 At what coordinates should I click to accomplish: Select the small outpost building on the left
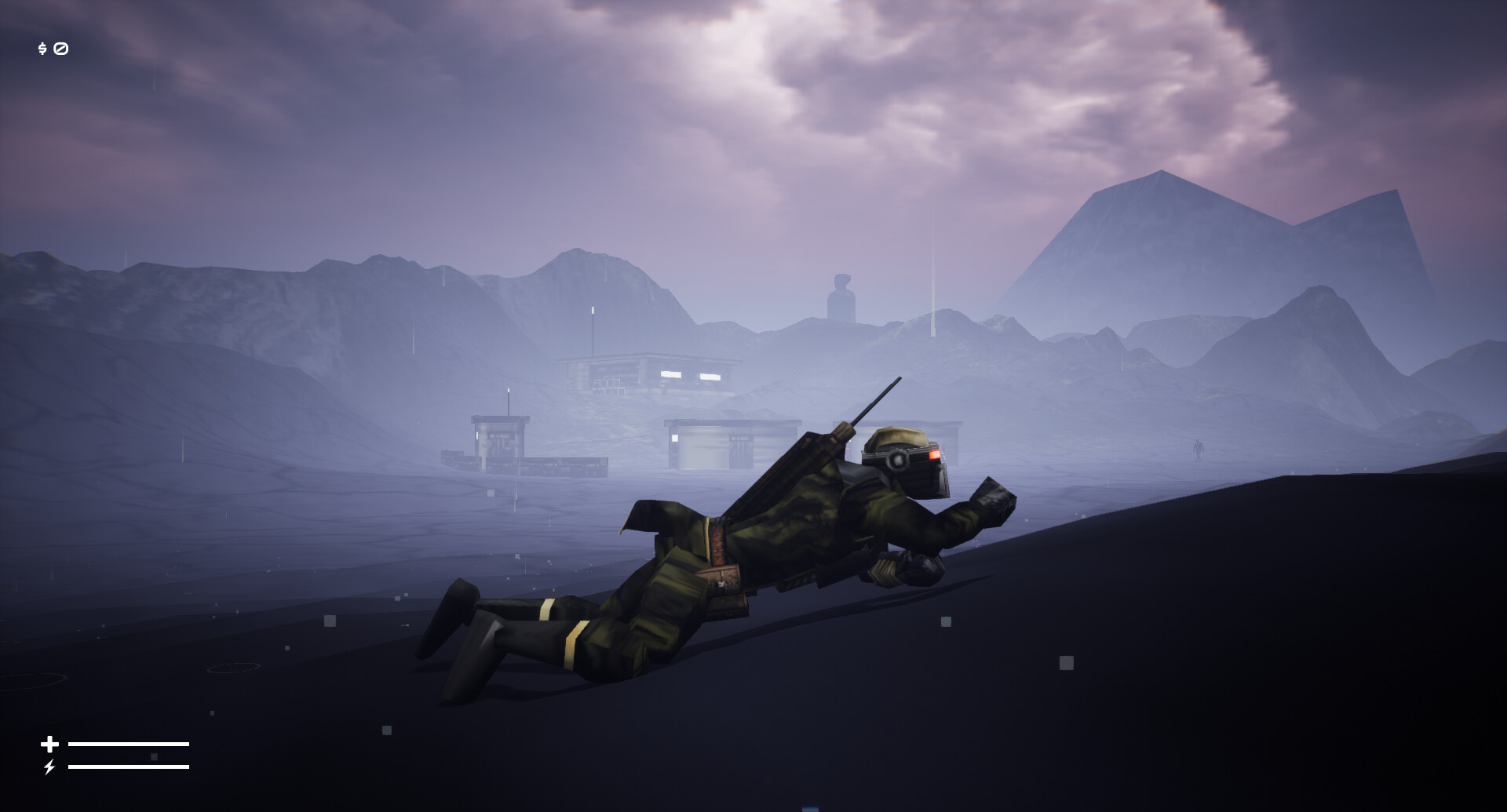tap(500, 438)
